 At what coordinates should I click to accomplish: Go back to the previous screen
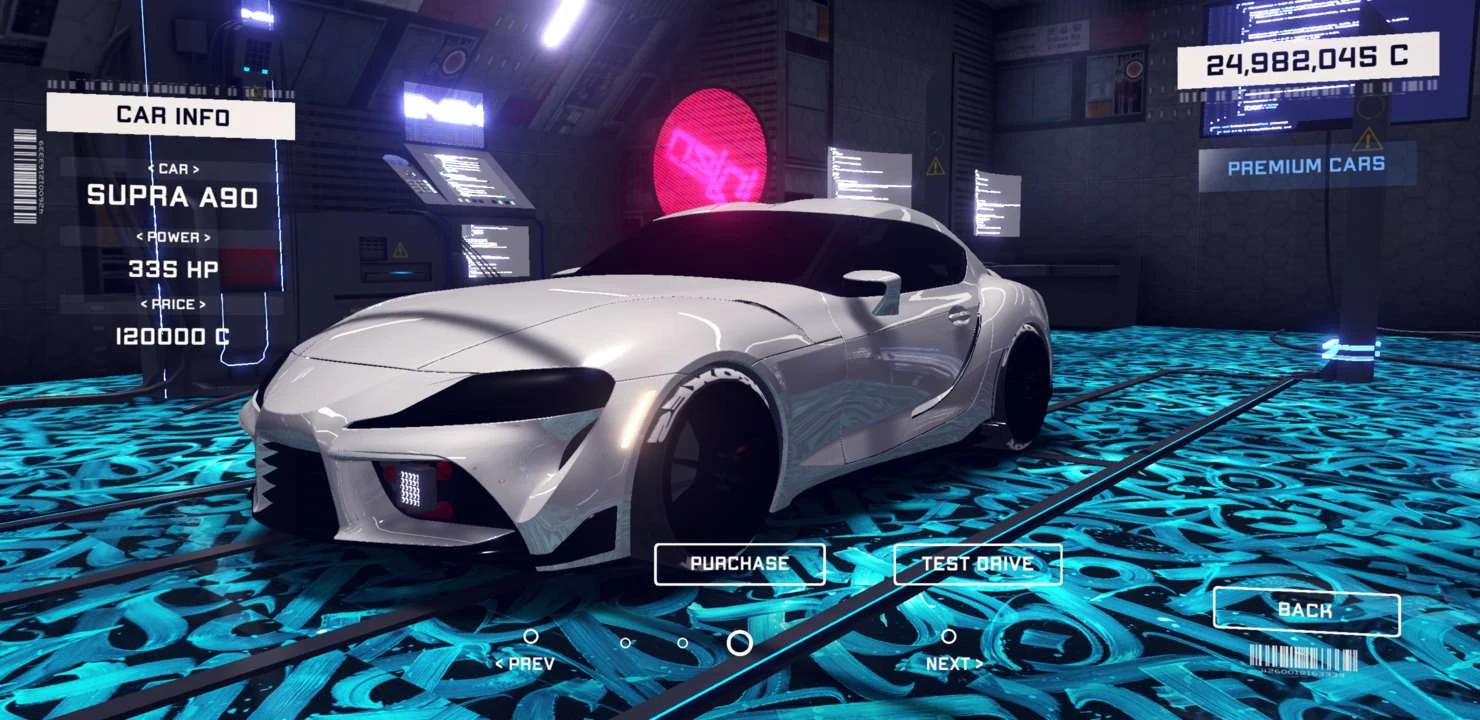(1306, 610)
